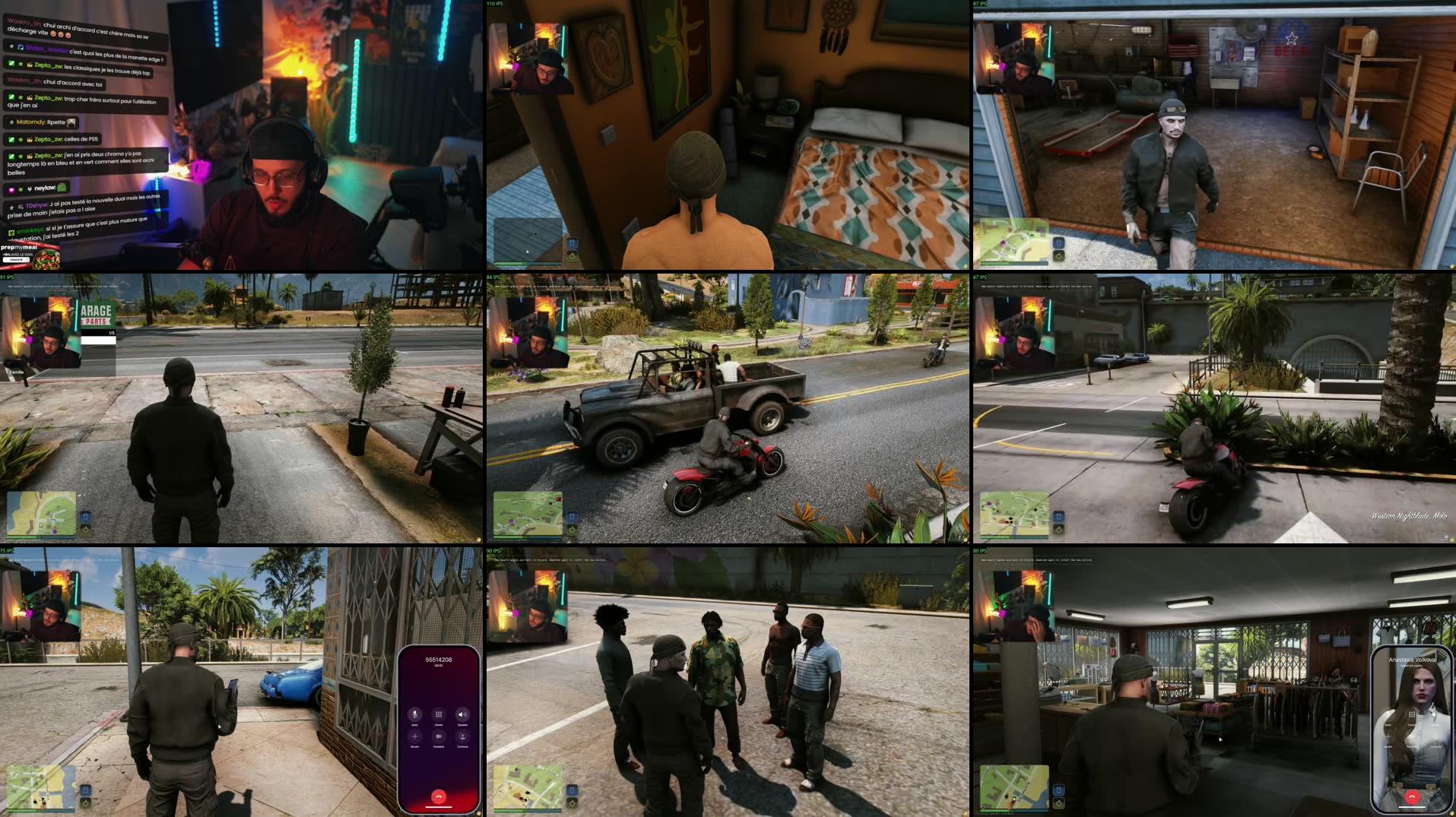The image size is (1456, 817).
Task: Click neylaw's green emote in chat
Action: coord(62,187)
